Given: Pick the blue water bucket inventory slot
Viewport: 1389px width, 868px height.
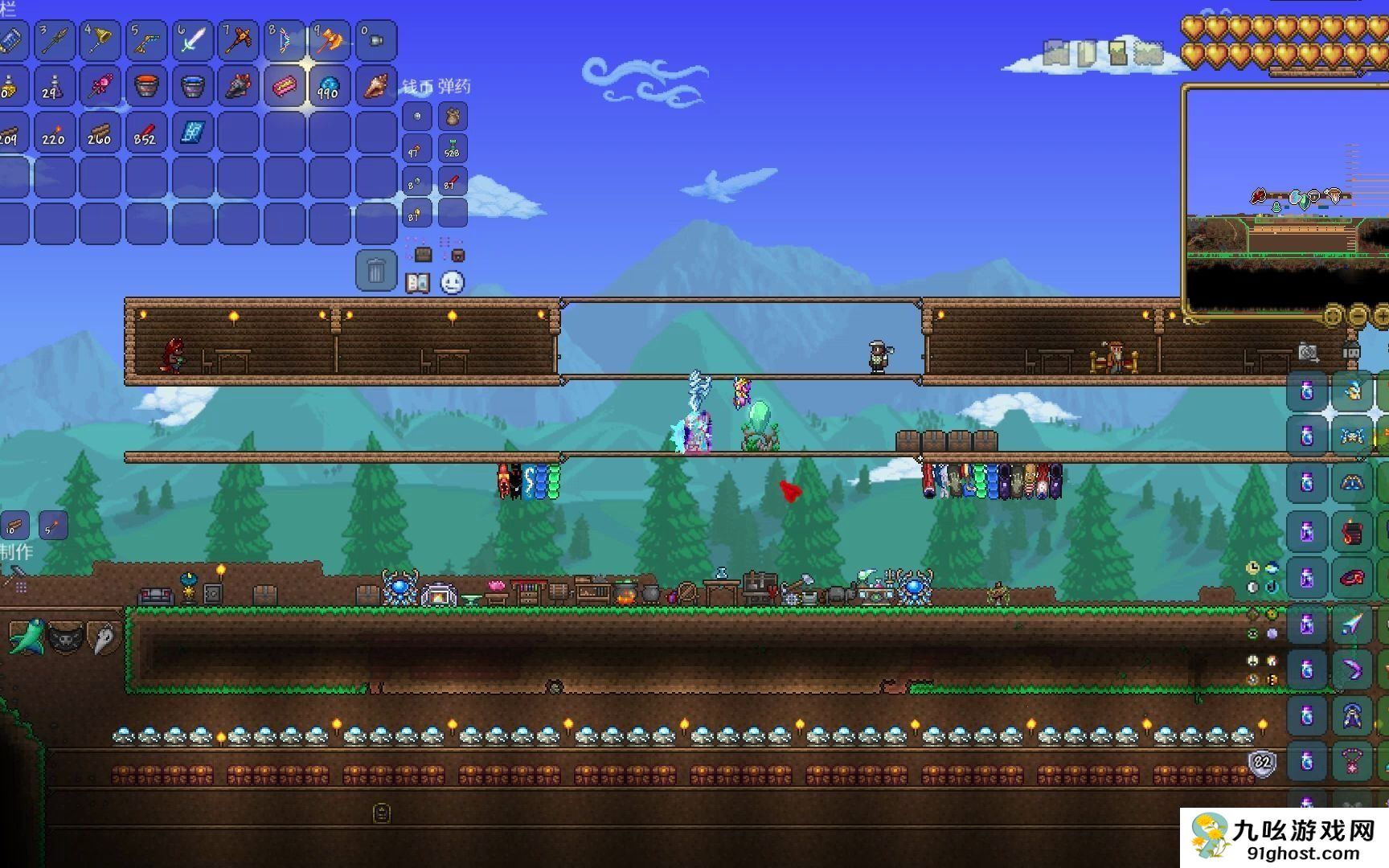Looking at the screenshot, I should [x=191, y=86].
